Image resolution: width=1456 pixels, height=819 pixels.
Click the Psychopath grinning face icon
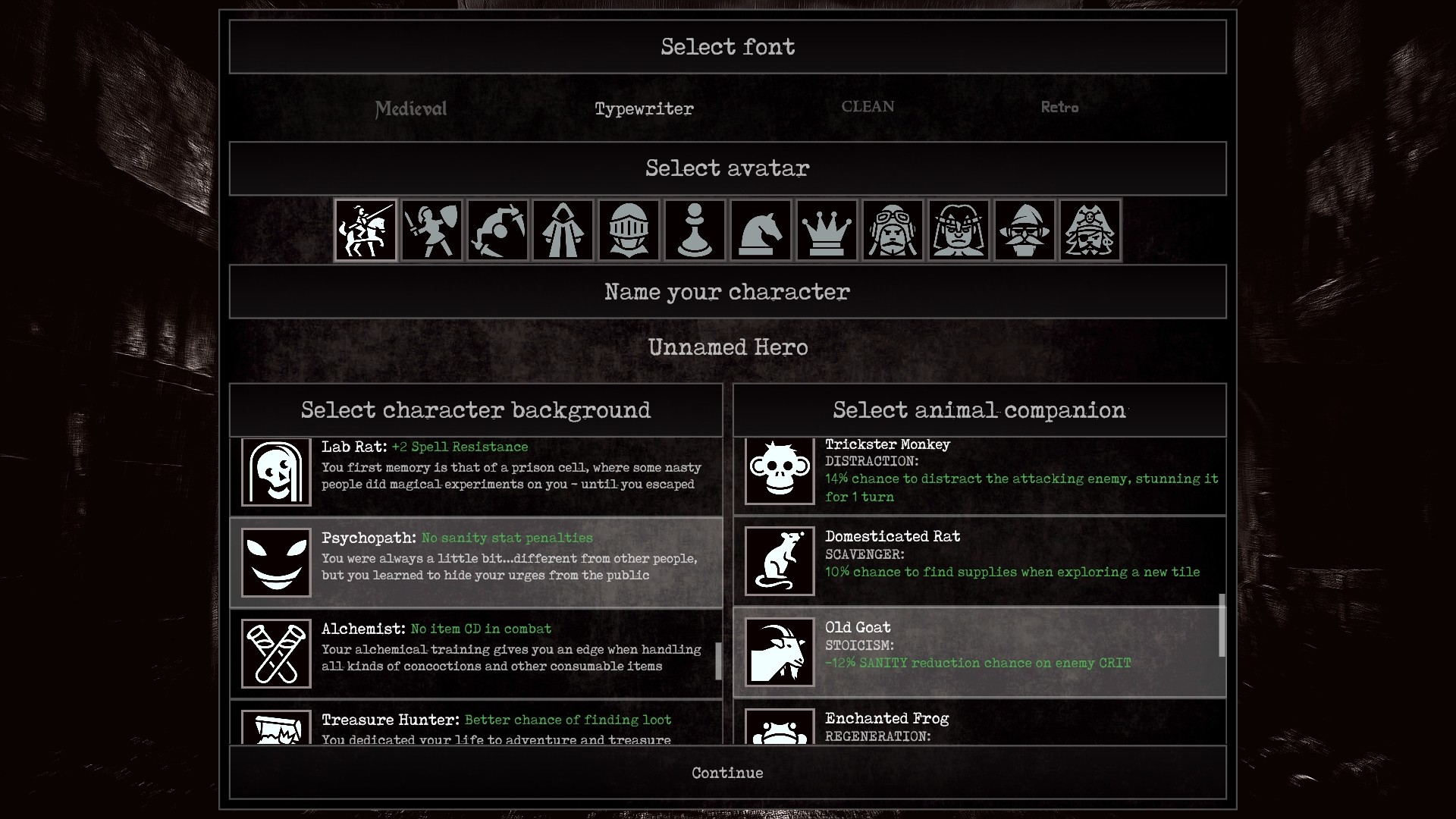[275, 562]
